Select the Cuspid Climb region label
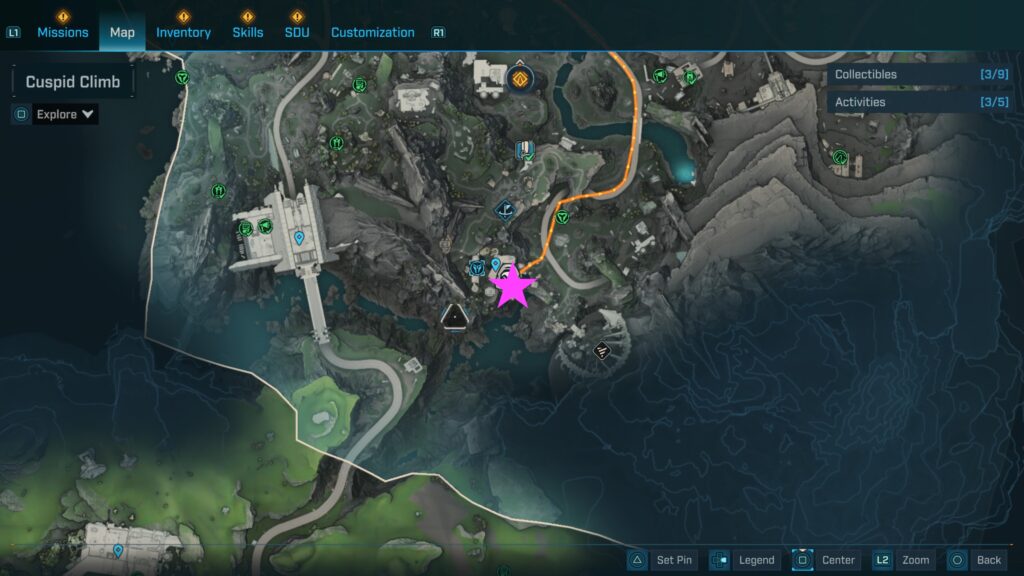 pos(73,82)
